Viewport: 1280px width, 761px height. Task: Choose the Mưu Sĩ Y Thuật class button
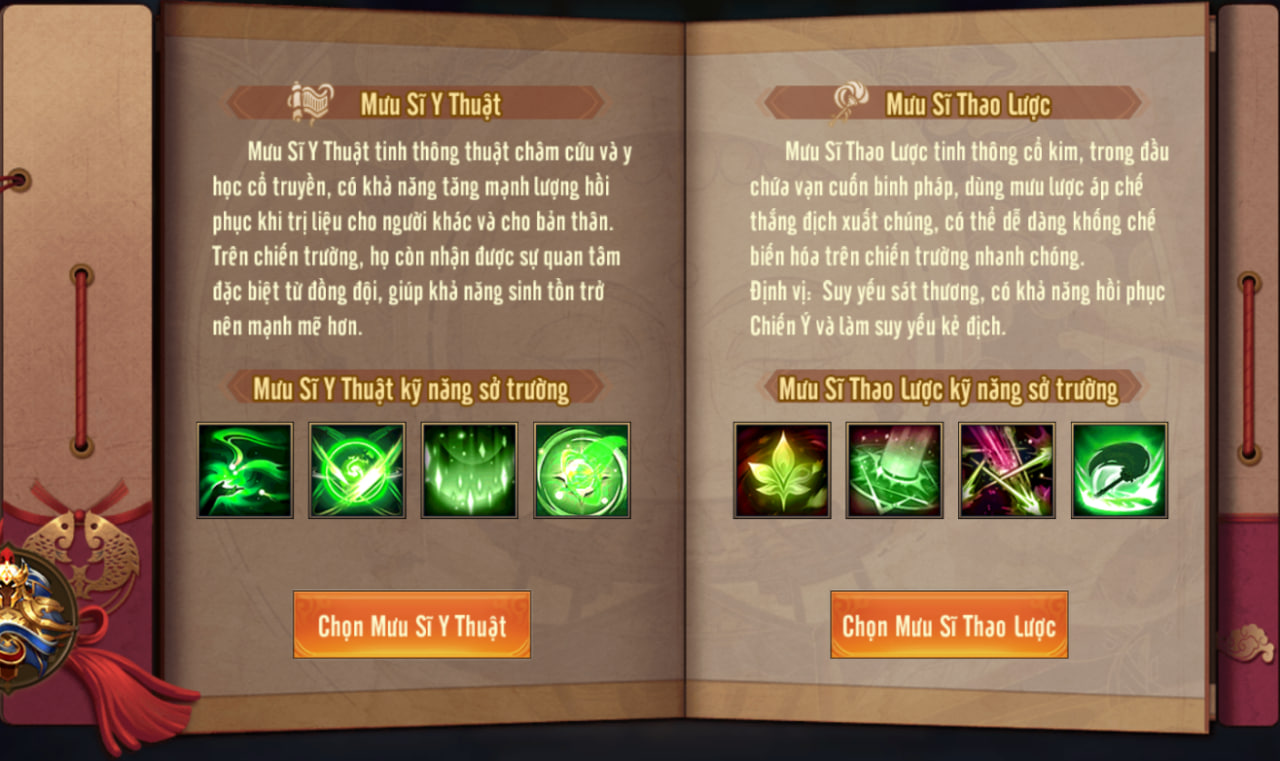tap(411, 625)
